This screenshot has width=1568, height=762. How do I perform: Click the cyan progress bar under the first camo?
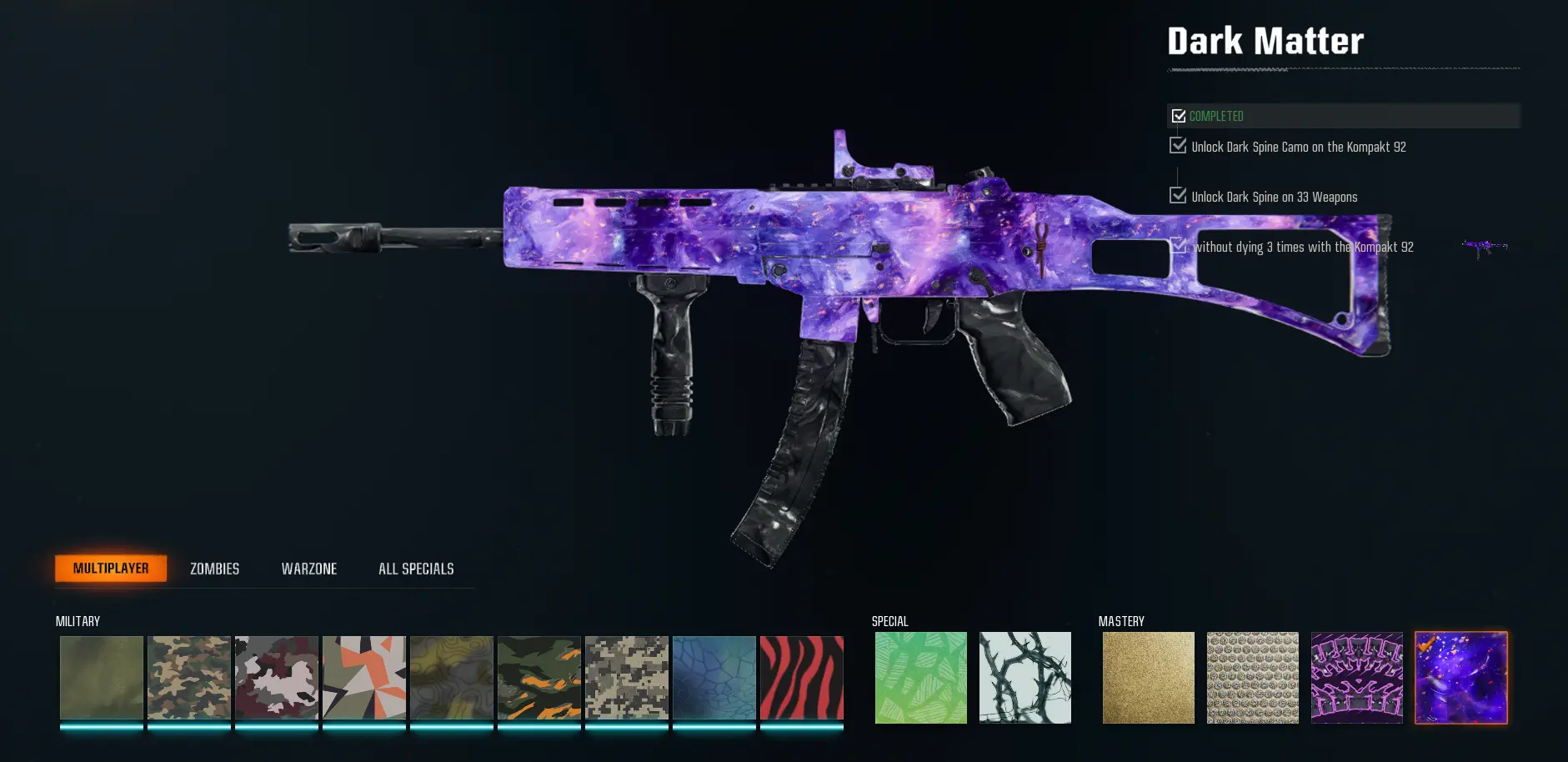[101, 726]
